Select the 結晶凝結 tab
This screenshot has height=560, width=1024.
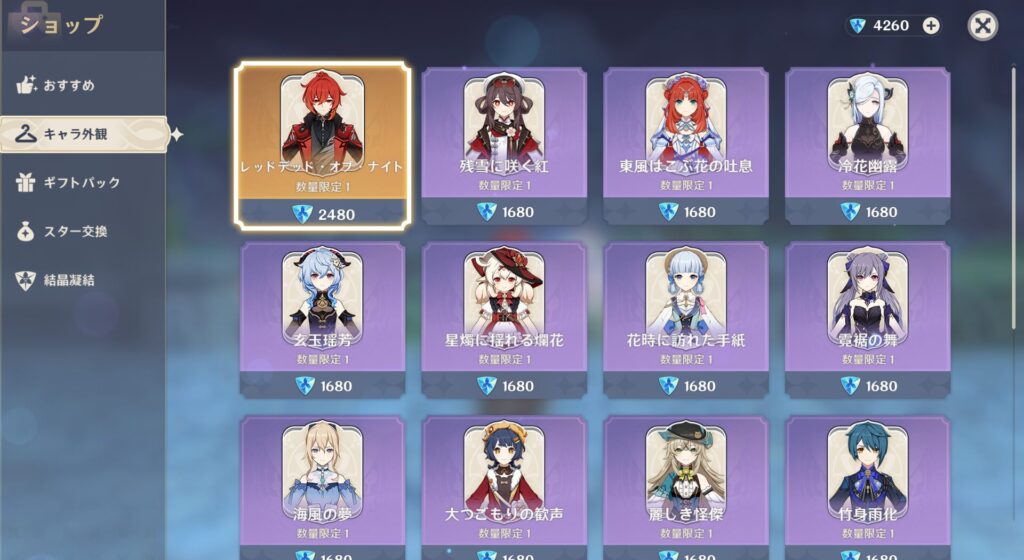(x=68, y=280)
